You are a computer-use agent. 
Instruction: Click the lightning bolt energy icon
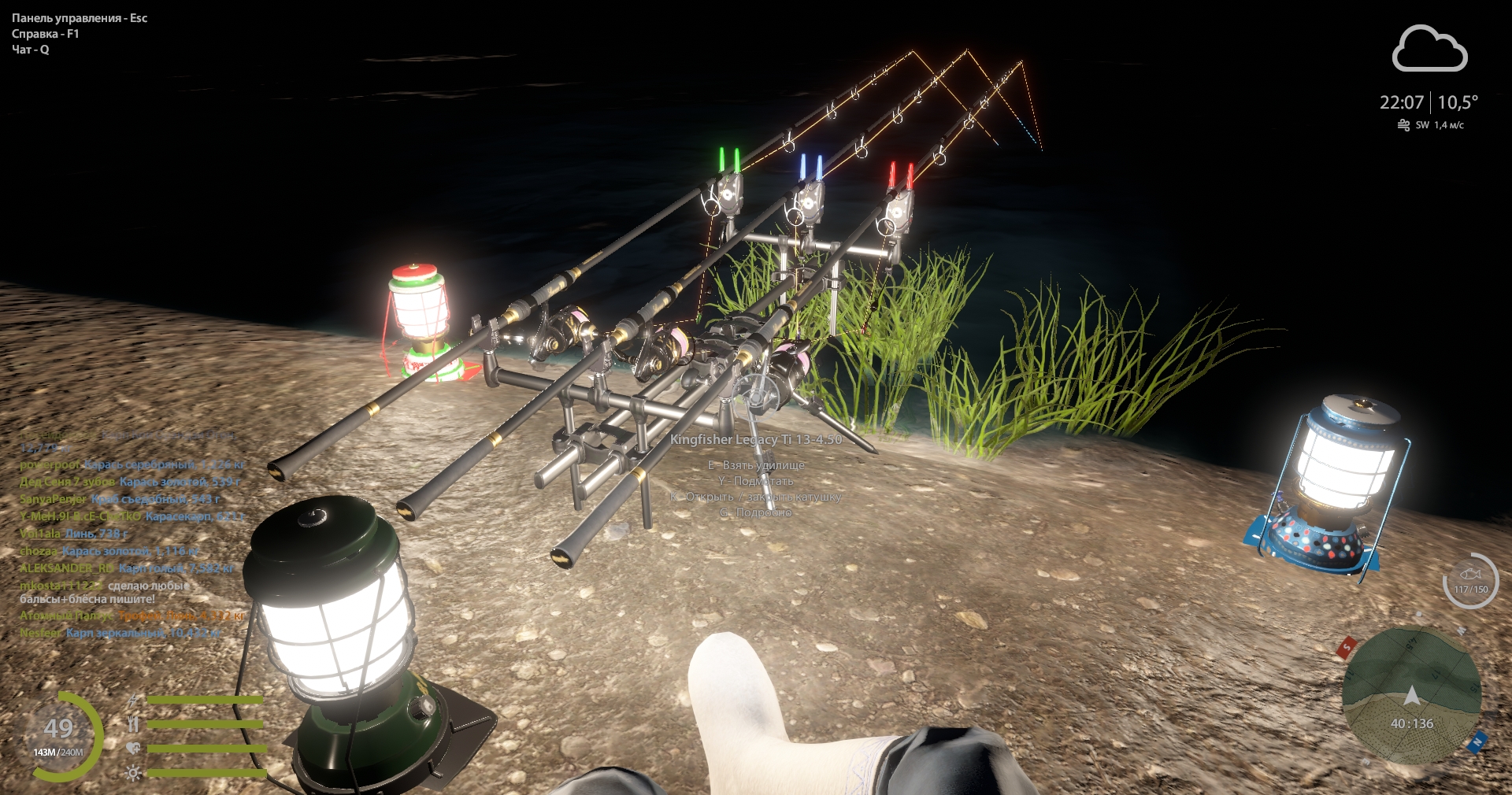(133, 700)
